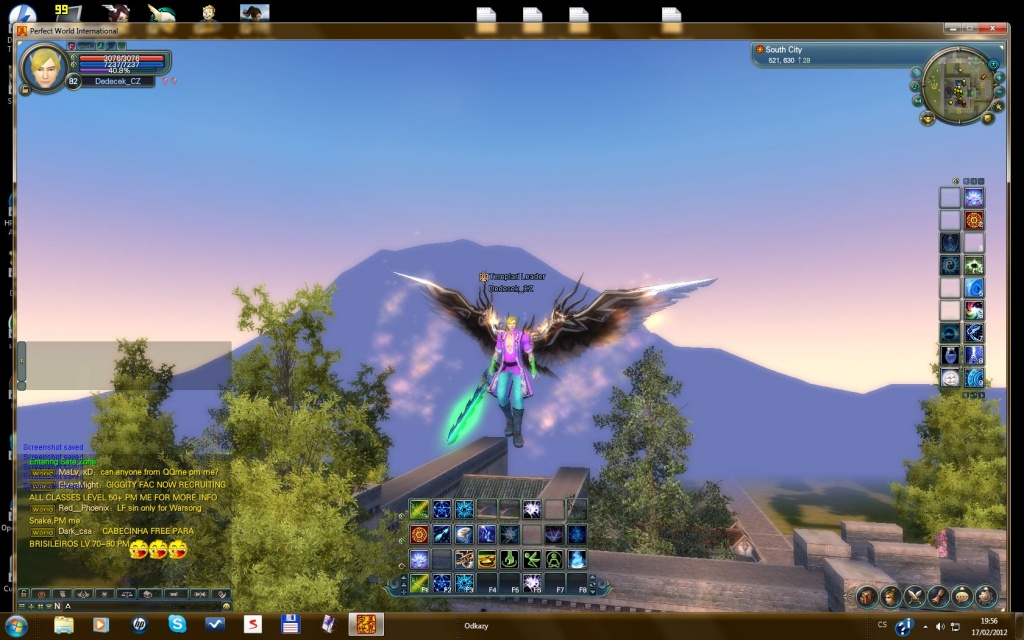Open the Skype taskbar icon
This screenshot has height=640, width=1024.
click(x=177, y=625)
